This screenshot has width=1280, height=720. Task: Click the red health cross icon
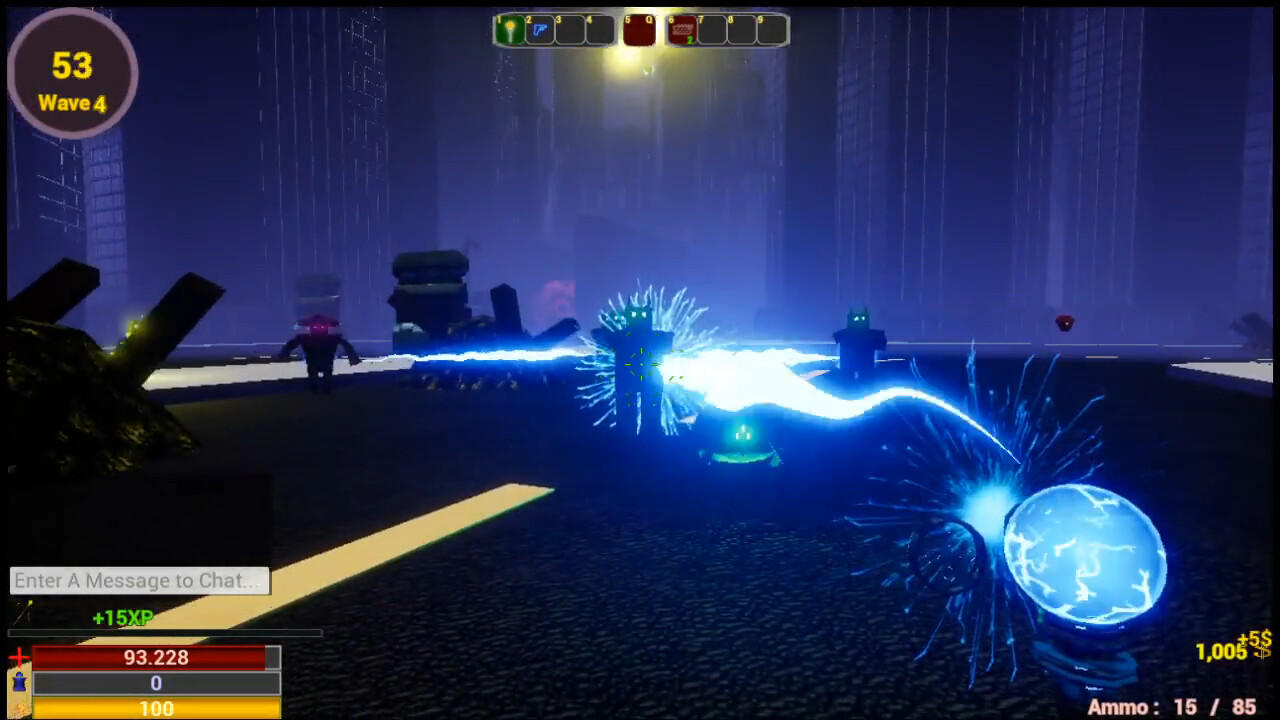18,656
